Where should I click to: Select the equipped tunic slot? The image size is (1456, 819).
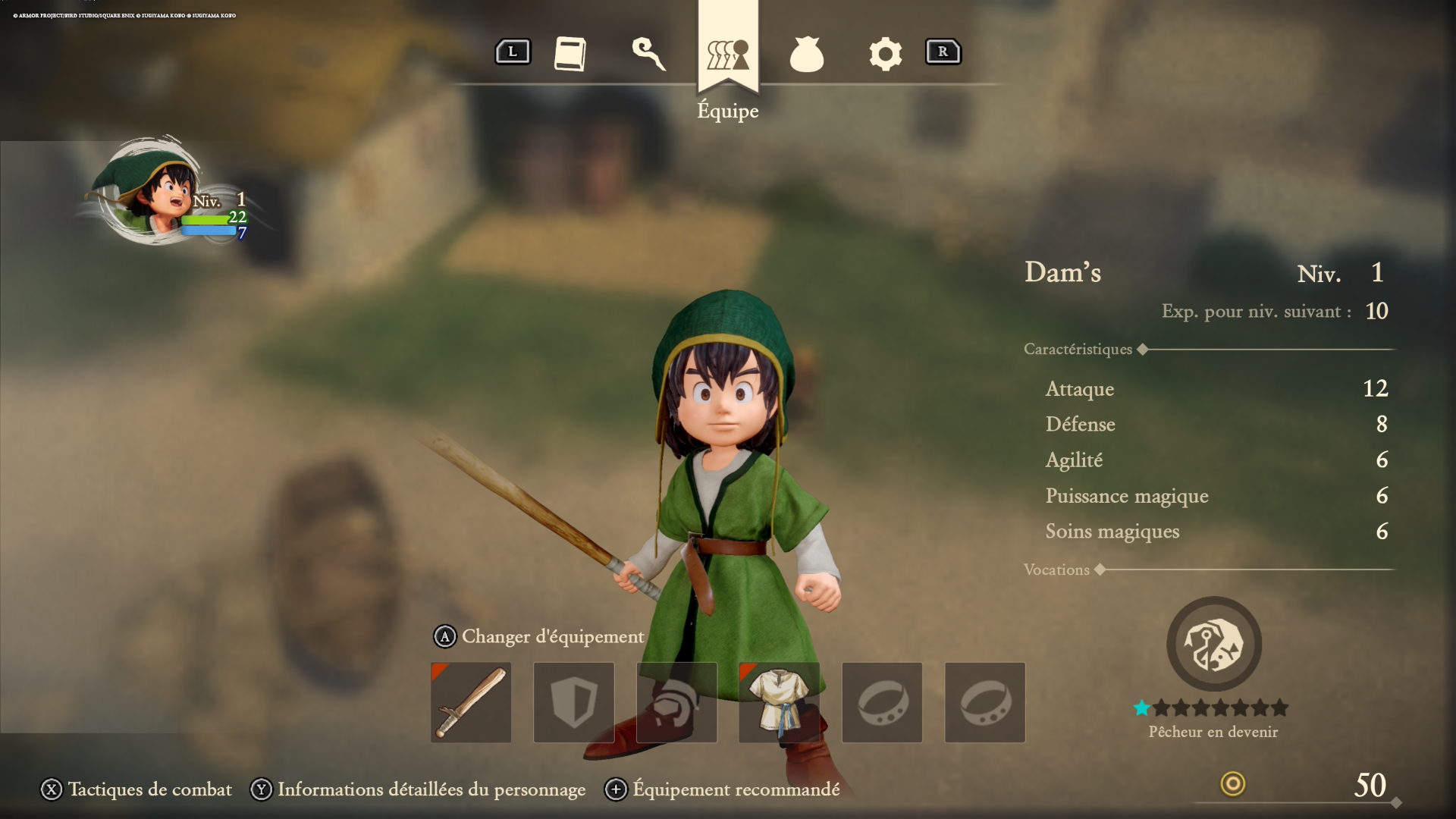click(780, 701)
